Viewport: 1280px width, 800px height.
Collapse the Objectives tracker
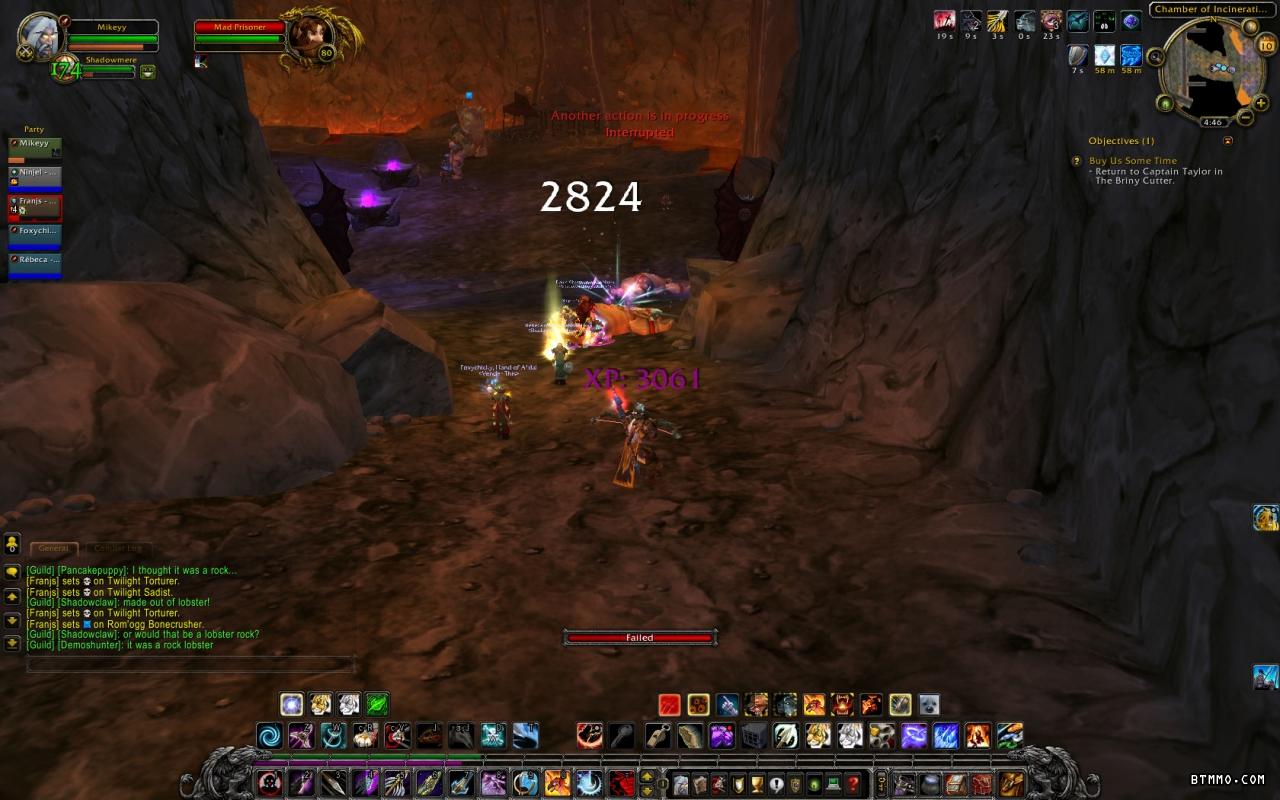(x=1228, y=141)
